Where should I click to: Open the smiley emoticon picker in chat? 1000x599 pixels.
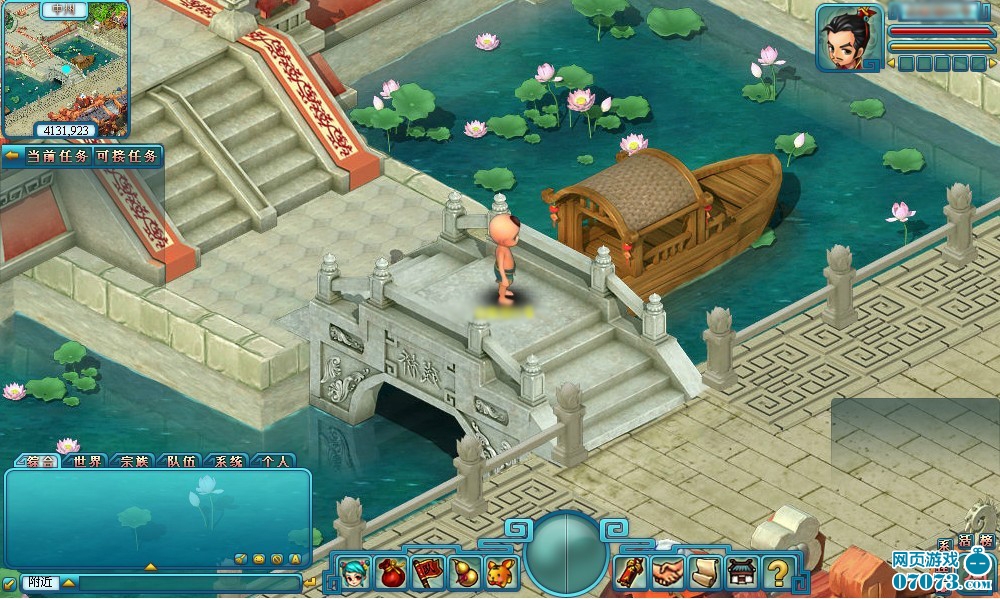coord(259,558)
